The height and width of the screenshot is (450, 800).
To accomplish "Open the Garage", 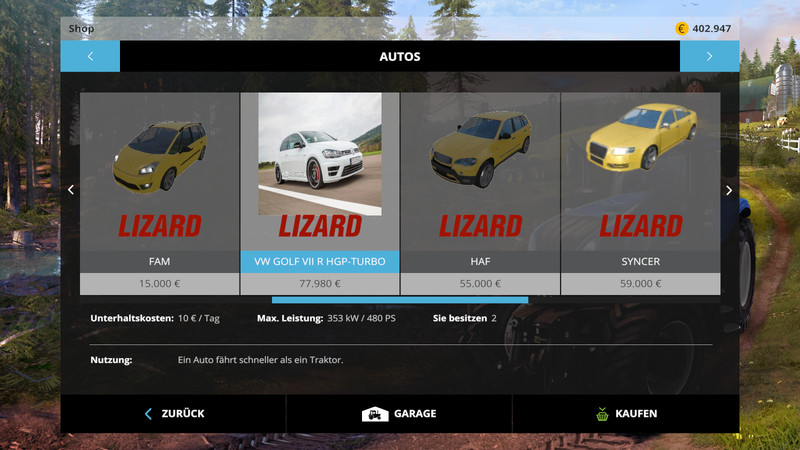I will [x=399, y=413].
